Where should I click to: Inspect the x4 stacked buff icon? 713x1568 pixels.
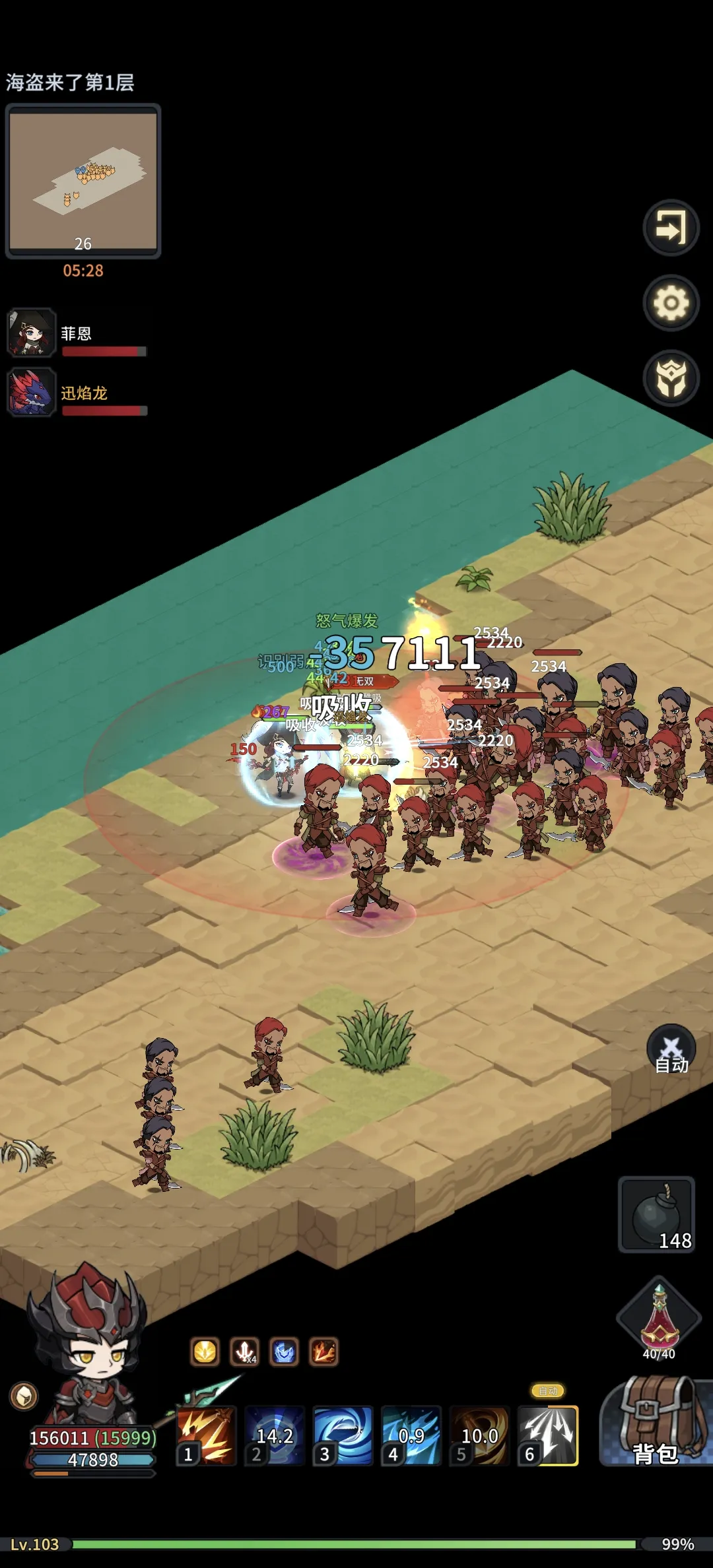click(x=244, y=1352)
